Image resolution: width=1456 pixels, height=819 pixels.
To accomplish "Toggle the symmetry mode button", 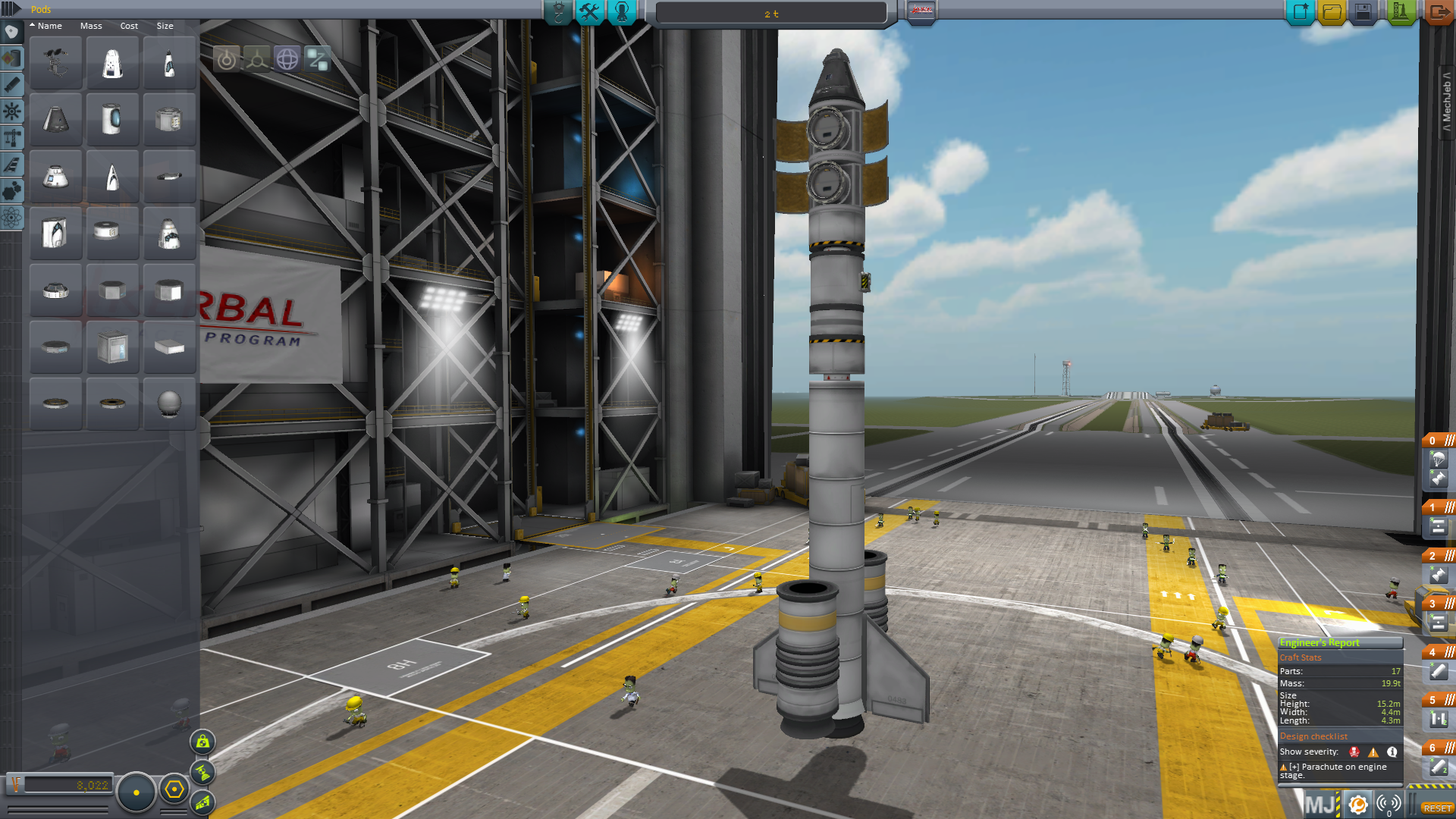I will [x=136, y=792].
